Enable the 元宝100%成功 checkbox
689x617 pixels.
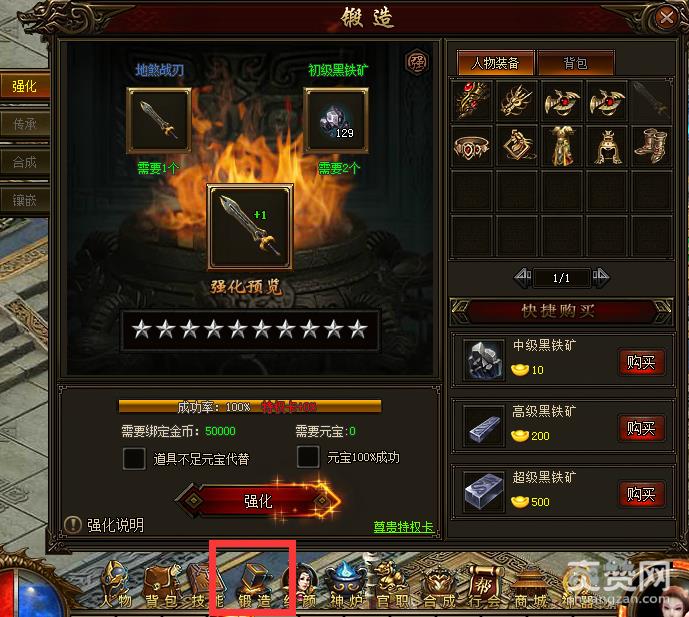click(x=309, y=458)
